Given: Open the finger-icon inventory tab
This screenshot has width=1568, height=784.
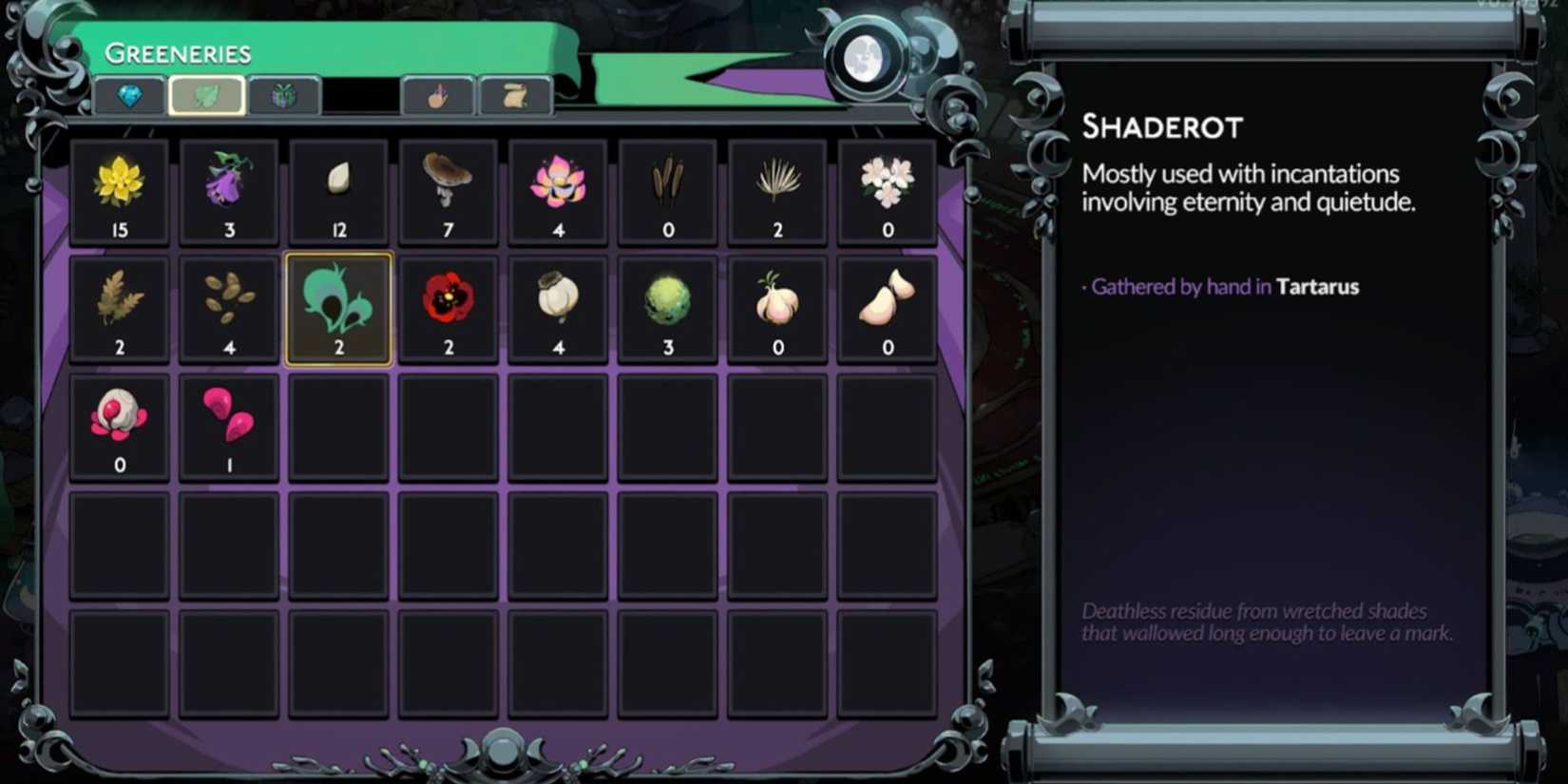Looking at the screenshot, I should [x=438, y=95].
